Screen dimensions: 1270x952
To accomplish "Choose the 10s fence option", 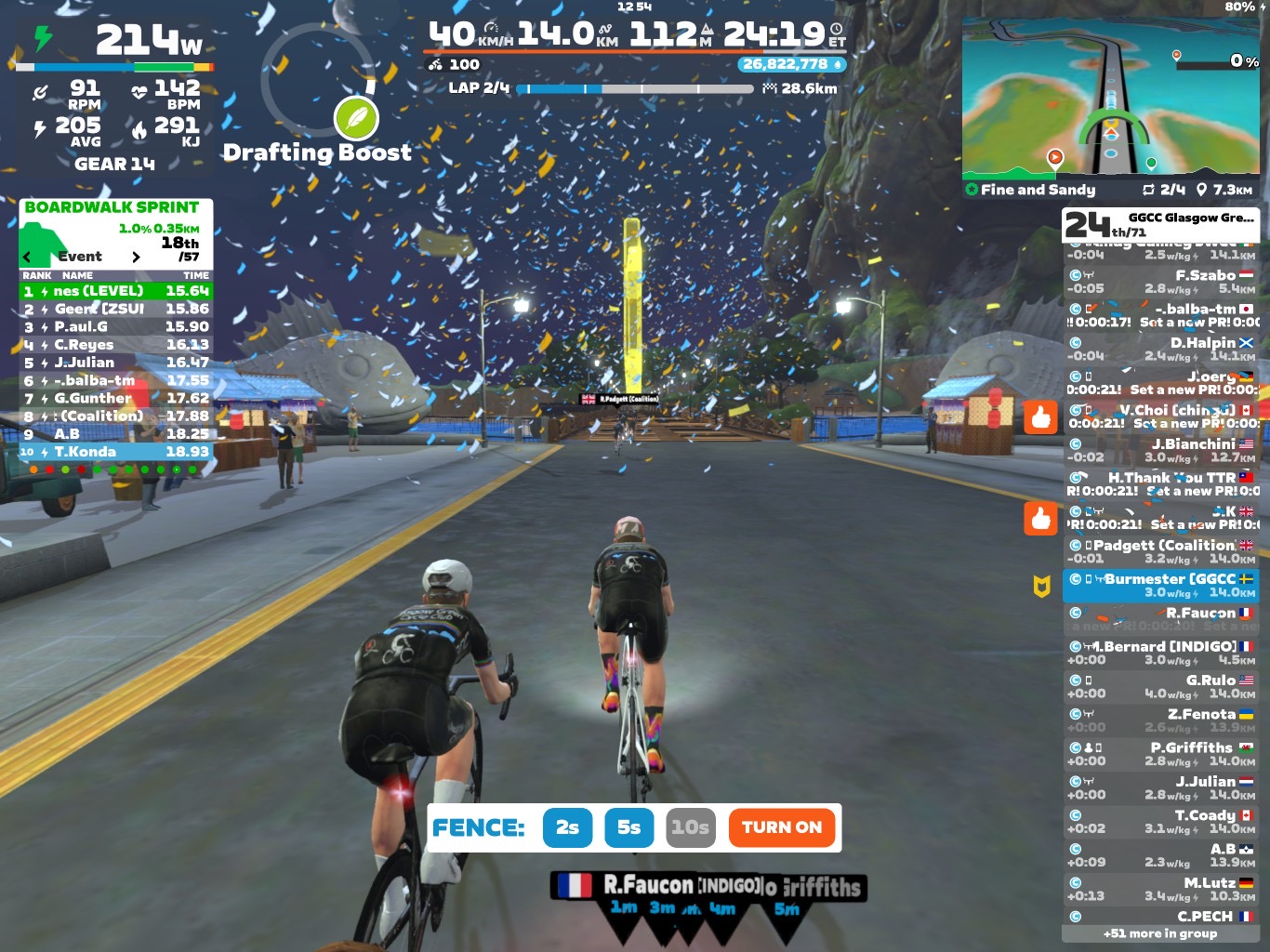I will pyautogui.click(x=691, y=827).
